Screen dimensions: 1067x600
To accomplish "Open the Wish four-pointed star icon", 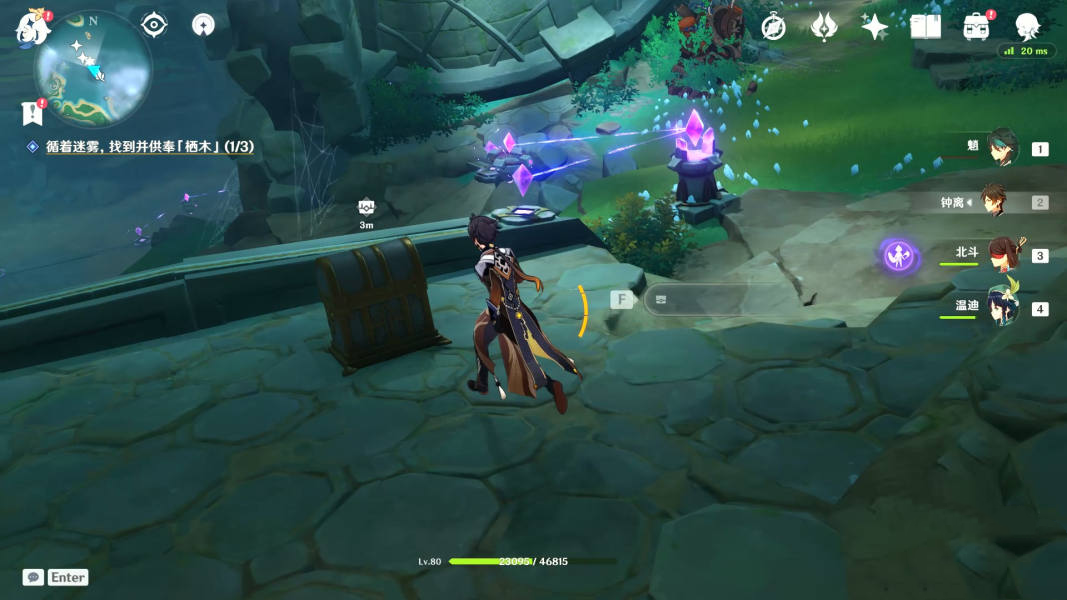I will click(875, 27).
